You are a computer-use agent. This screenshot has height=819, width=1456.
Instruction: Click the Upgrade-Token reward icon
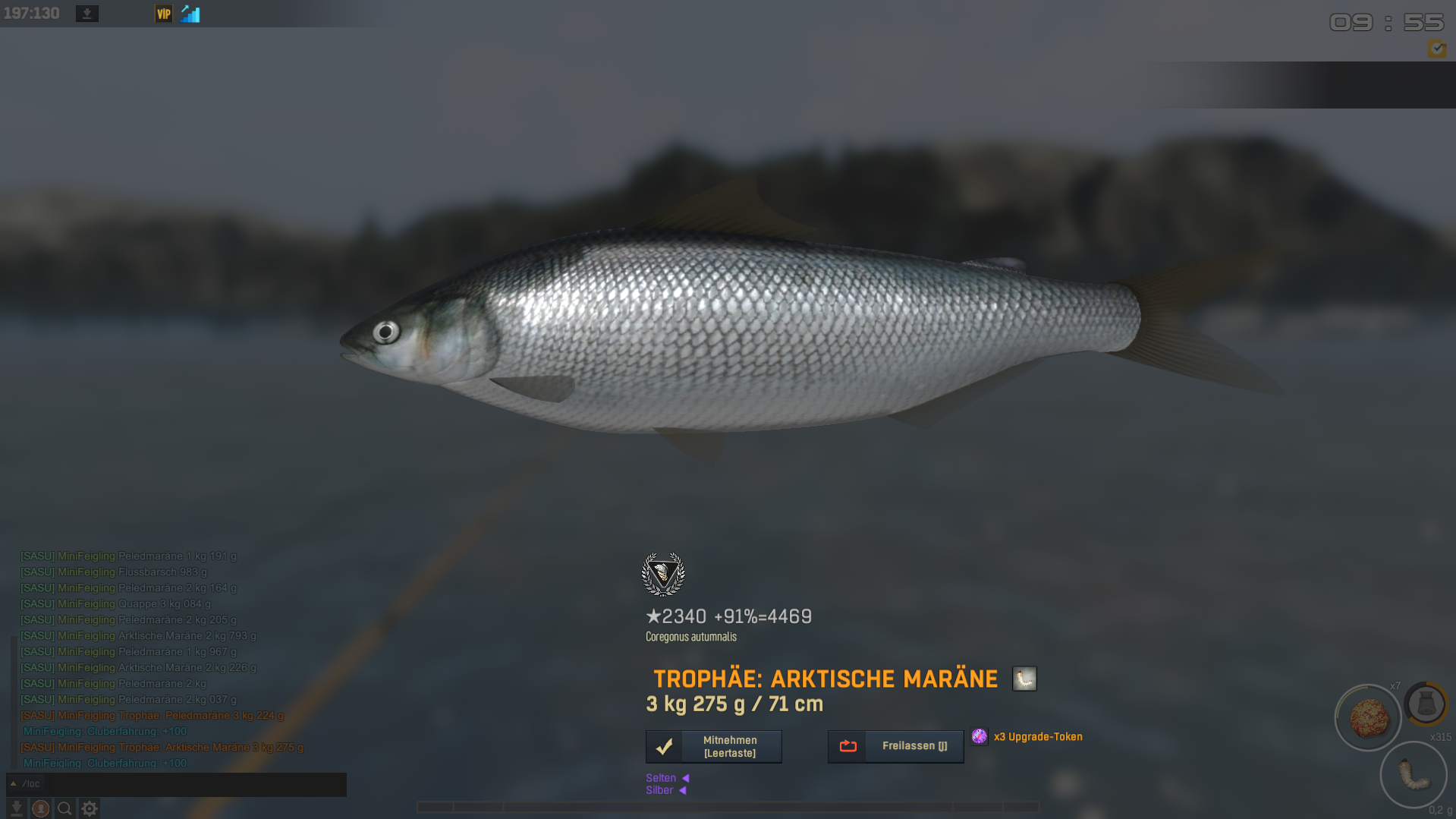click(980, 736)
